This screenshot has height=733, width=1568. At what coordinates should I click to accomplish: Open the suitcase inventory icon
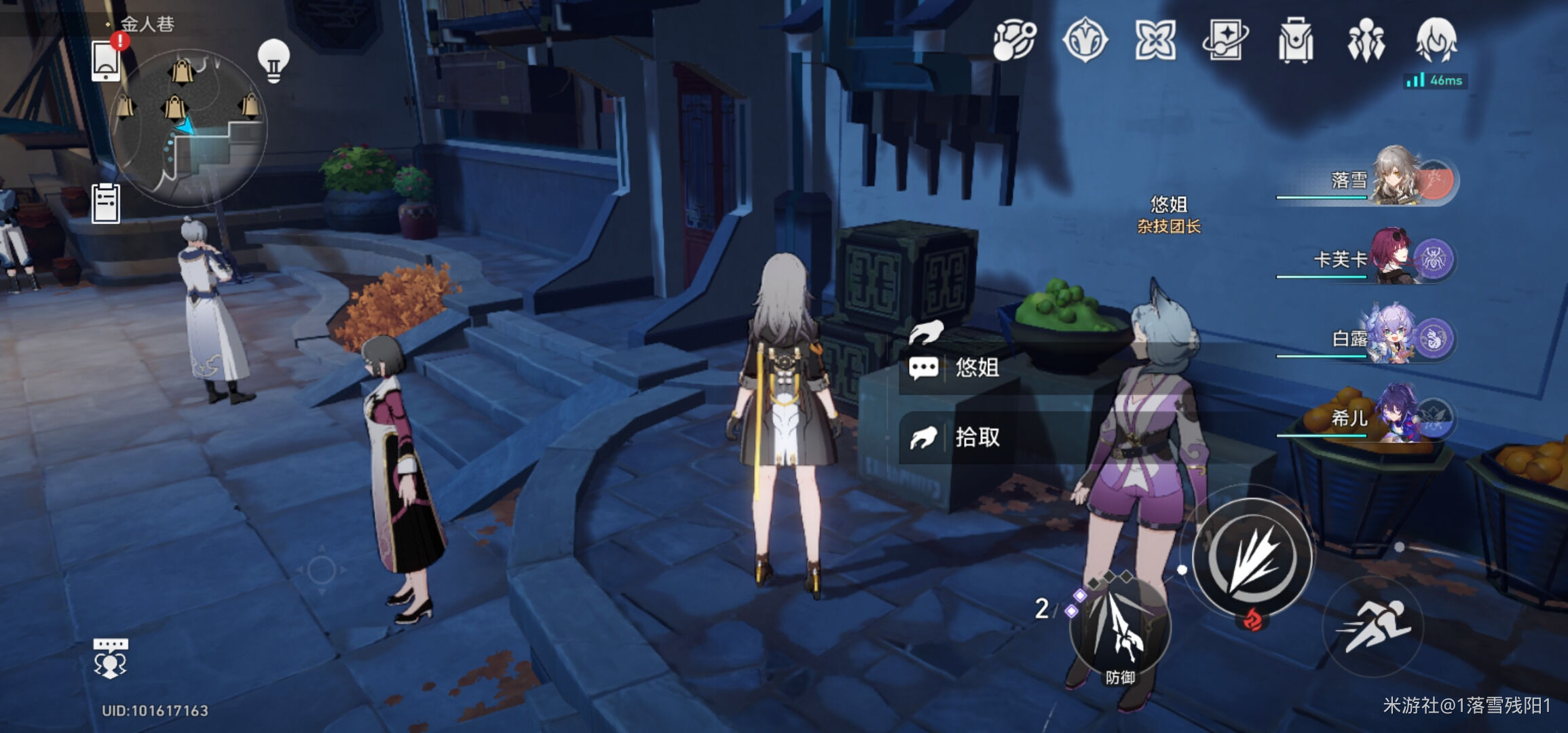pyautogui.click(x=1295, y=41)
